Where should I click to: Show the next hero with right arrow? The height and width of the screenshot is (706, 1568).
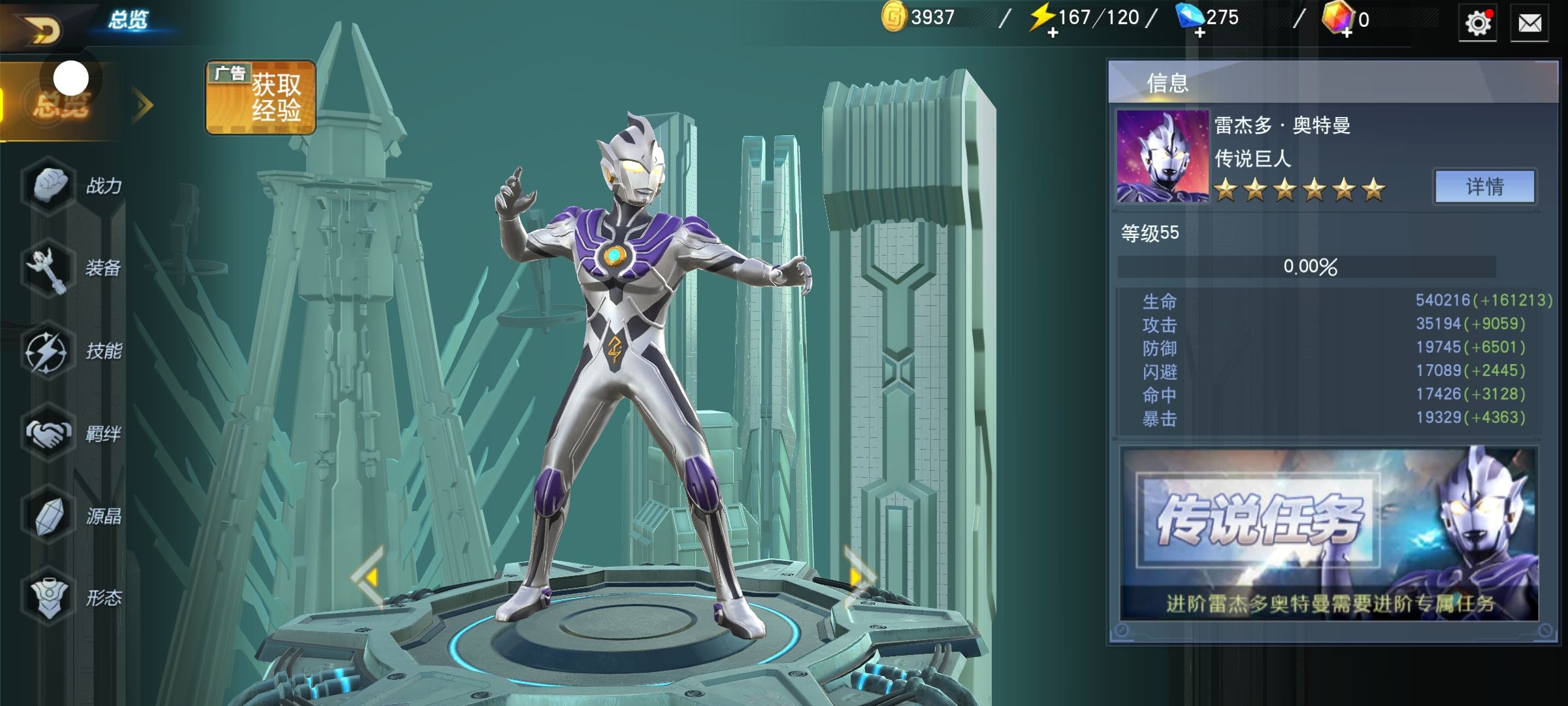[857, 577]
